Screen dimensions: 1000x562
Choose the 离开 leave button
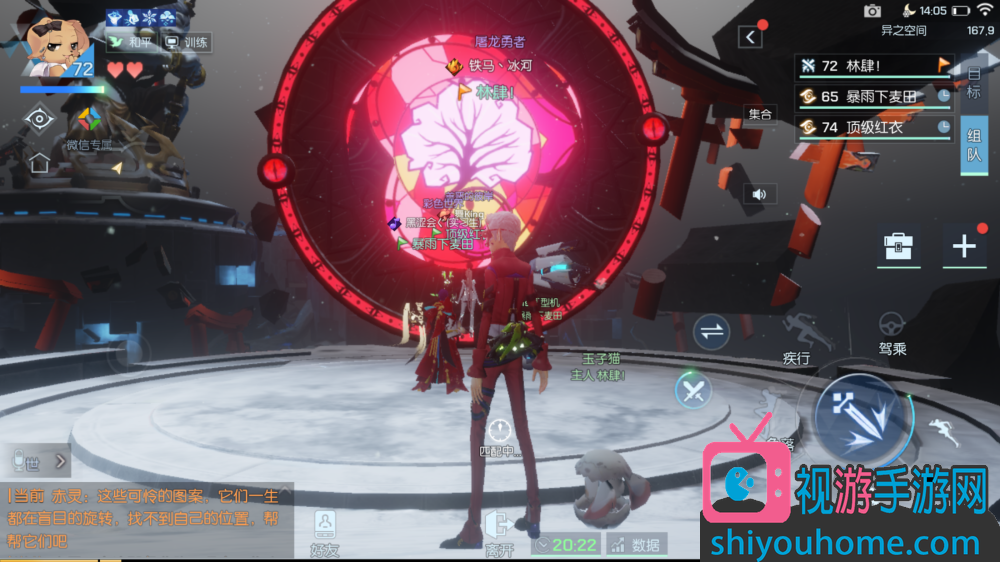coord(498,532)
